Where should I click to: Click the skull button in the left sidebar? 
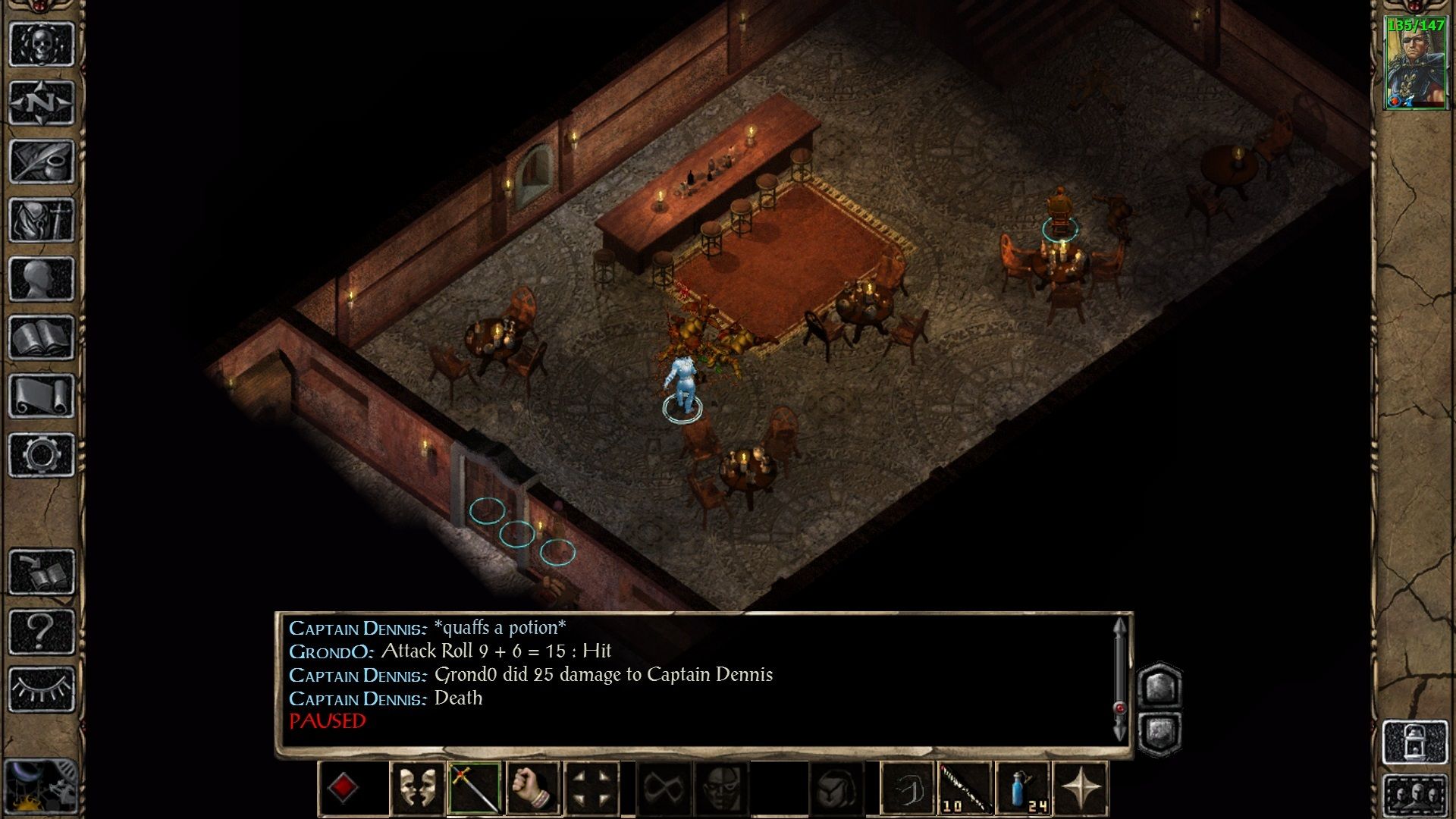[42, 44]
